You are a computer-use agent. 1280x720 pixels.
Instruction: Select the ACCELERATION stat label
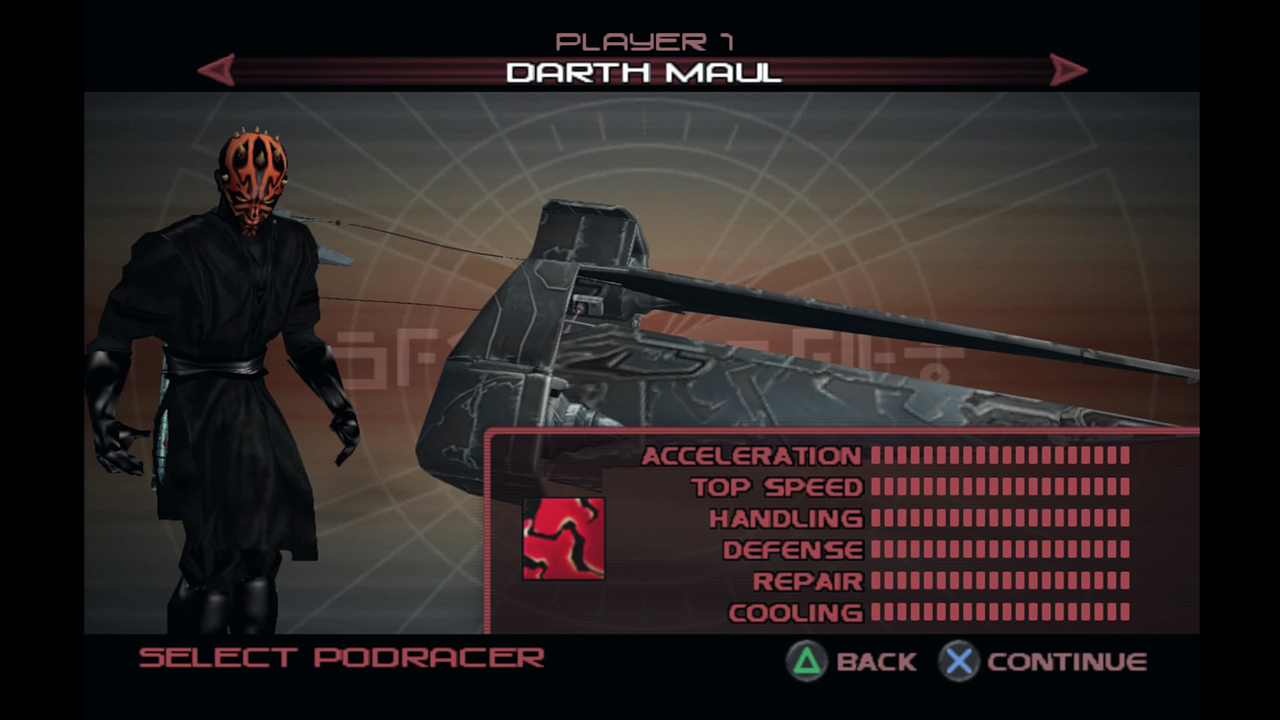click(753, 456)
